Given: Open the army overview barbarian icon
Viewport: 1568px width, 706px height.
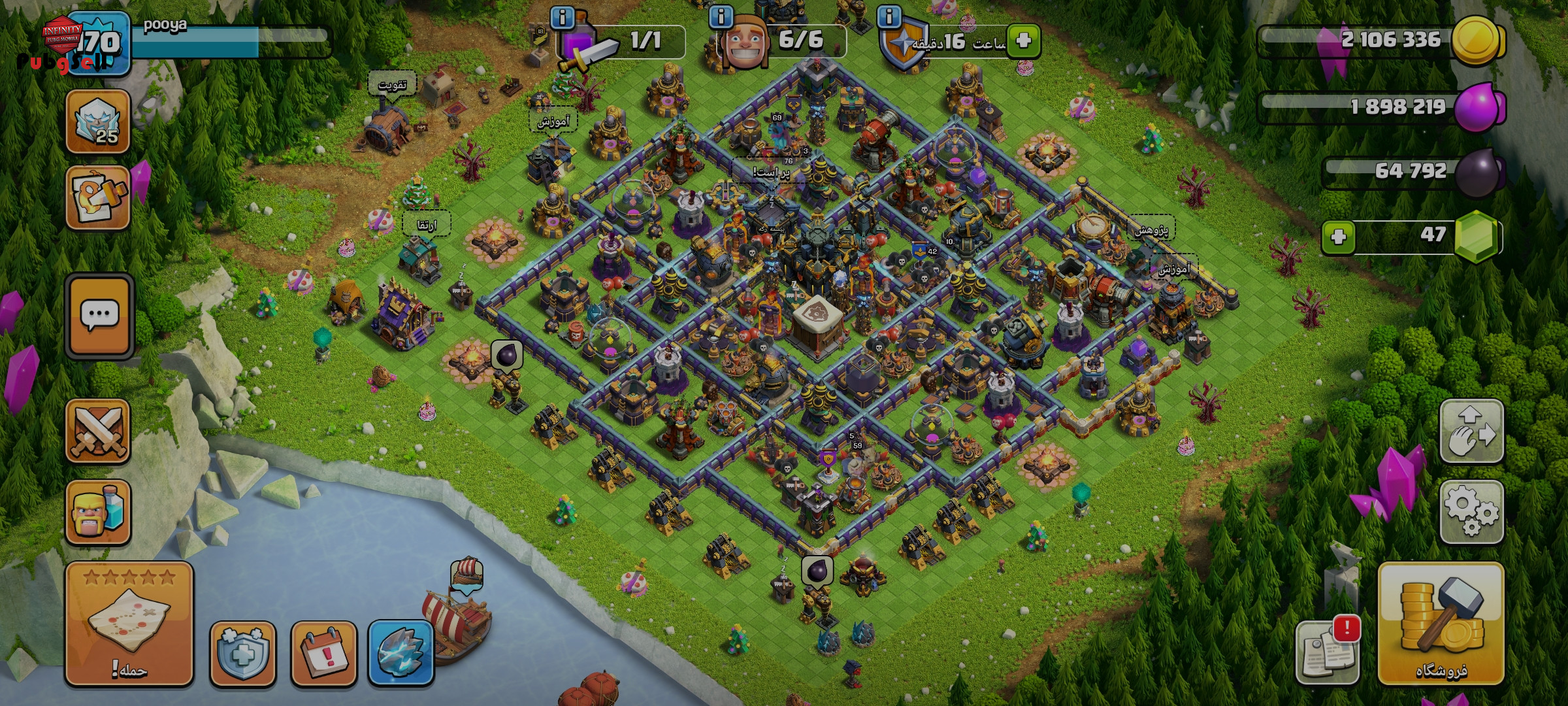Looking at the screenshot, I should click(x=98, y=512).
